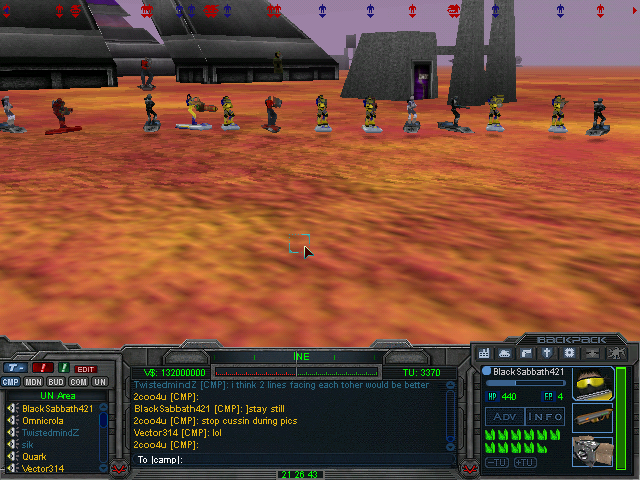Select the CMP chat channel tab

click(x=11, y=382)
